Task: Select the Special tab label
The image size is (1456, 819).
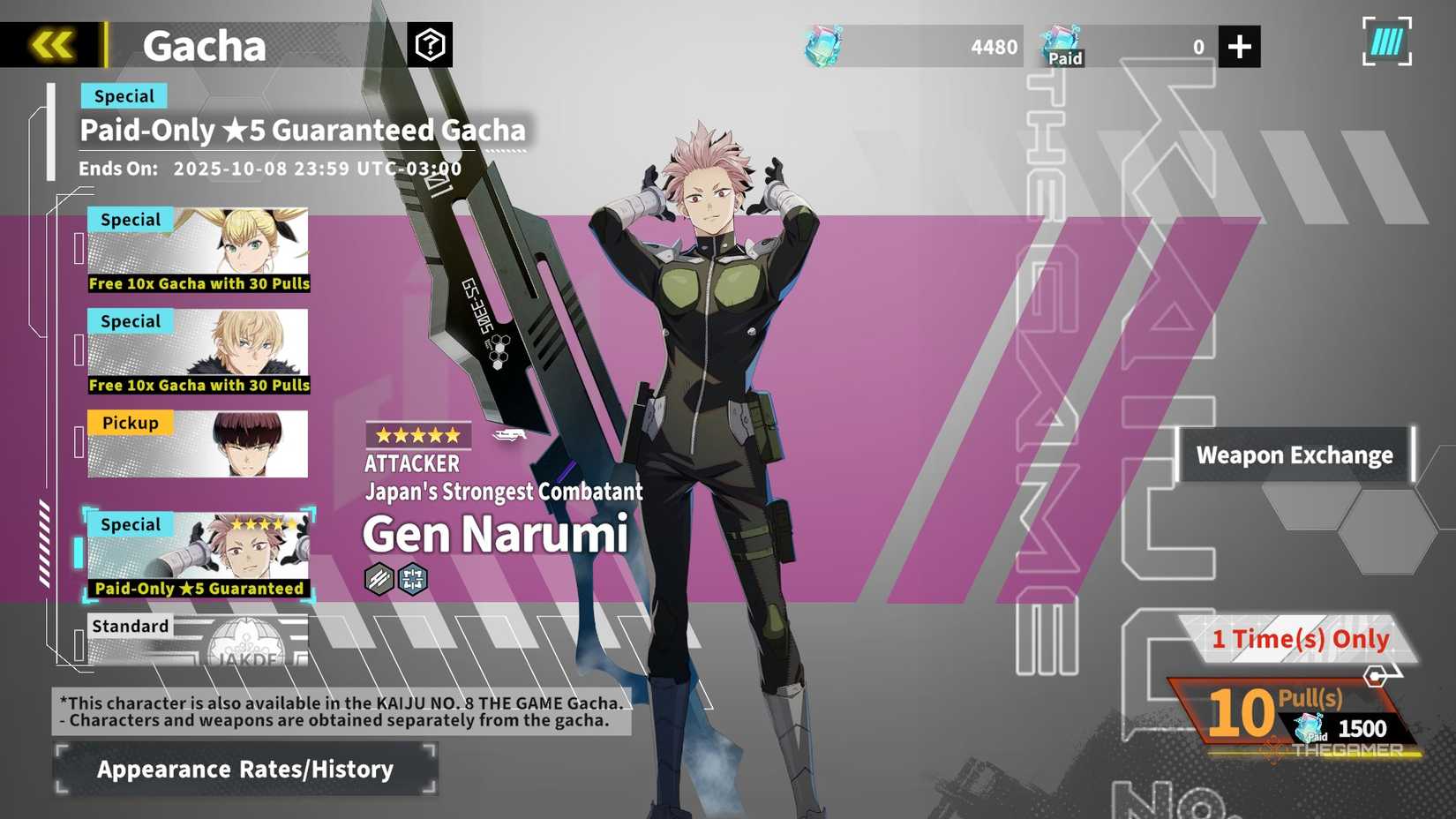Action: tap(124, 95)
